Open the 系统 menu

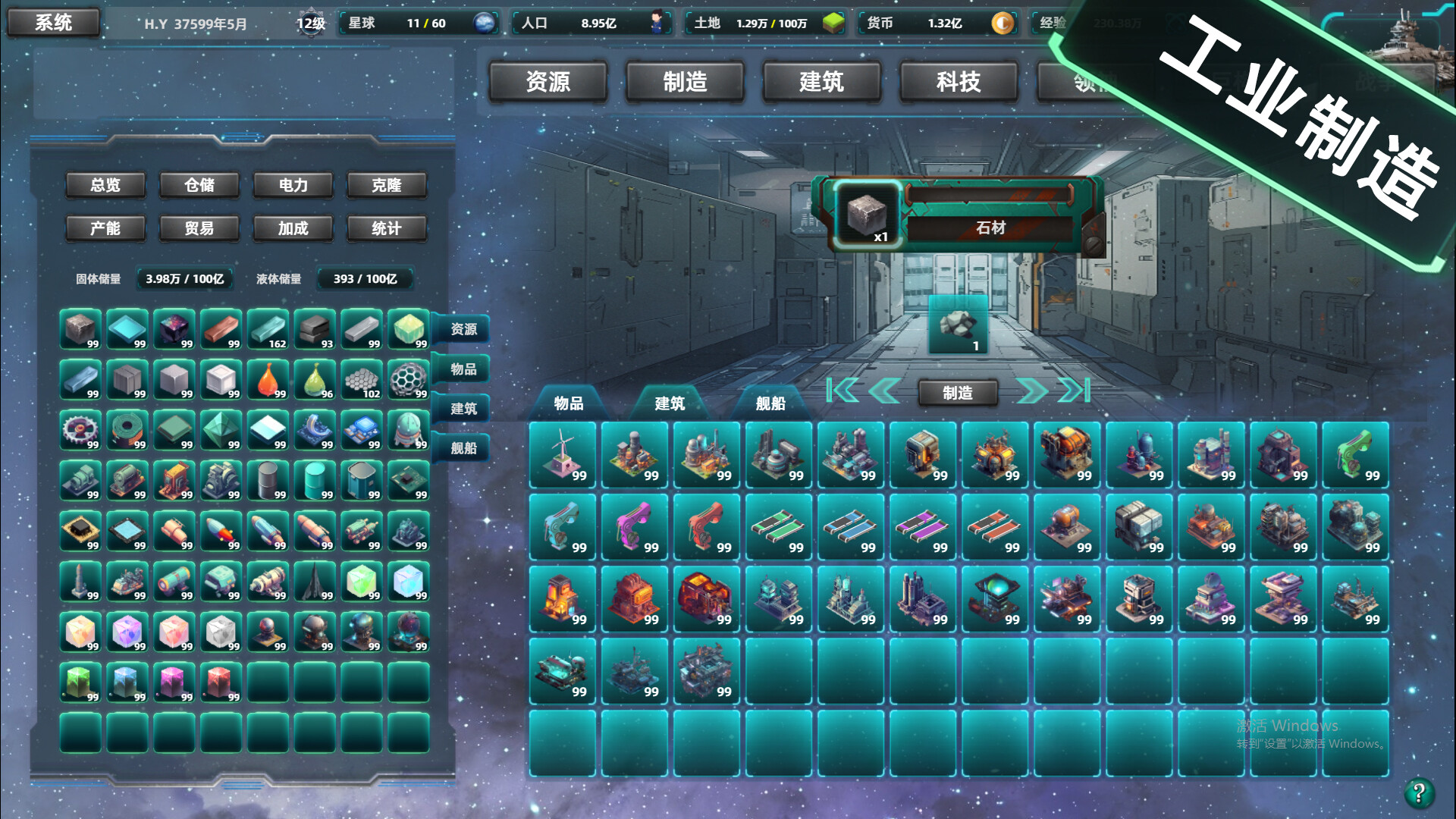coord(53,23)
